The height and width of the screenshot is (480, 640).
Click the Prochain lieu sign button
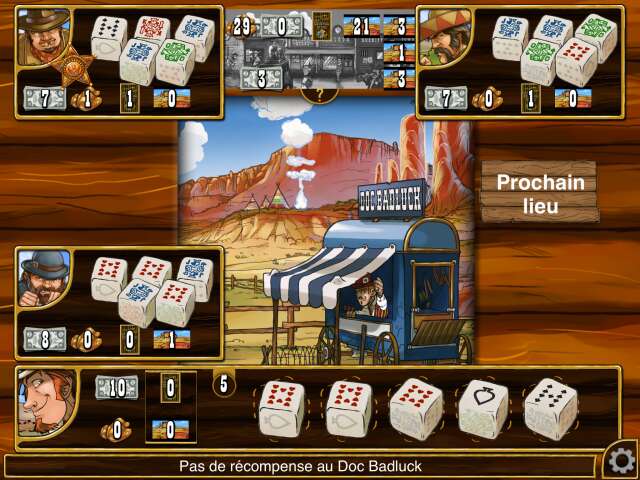[539, 194]
